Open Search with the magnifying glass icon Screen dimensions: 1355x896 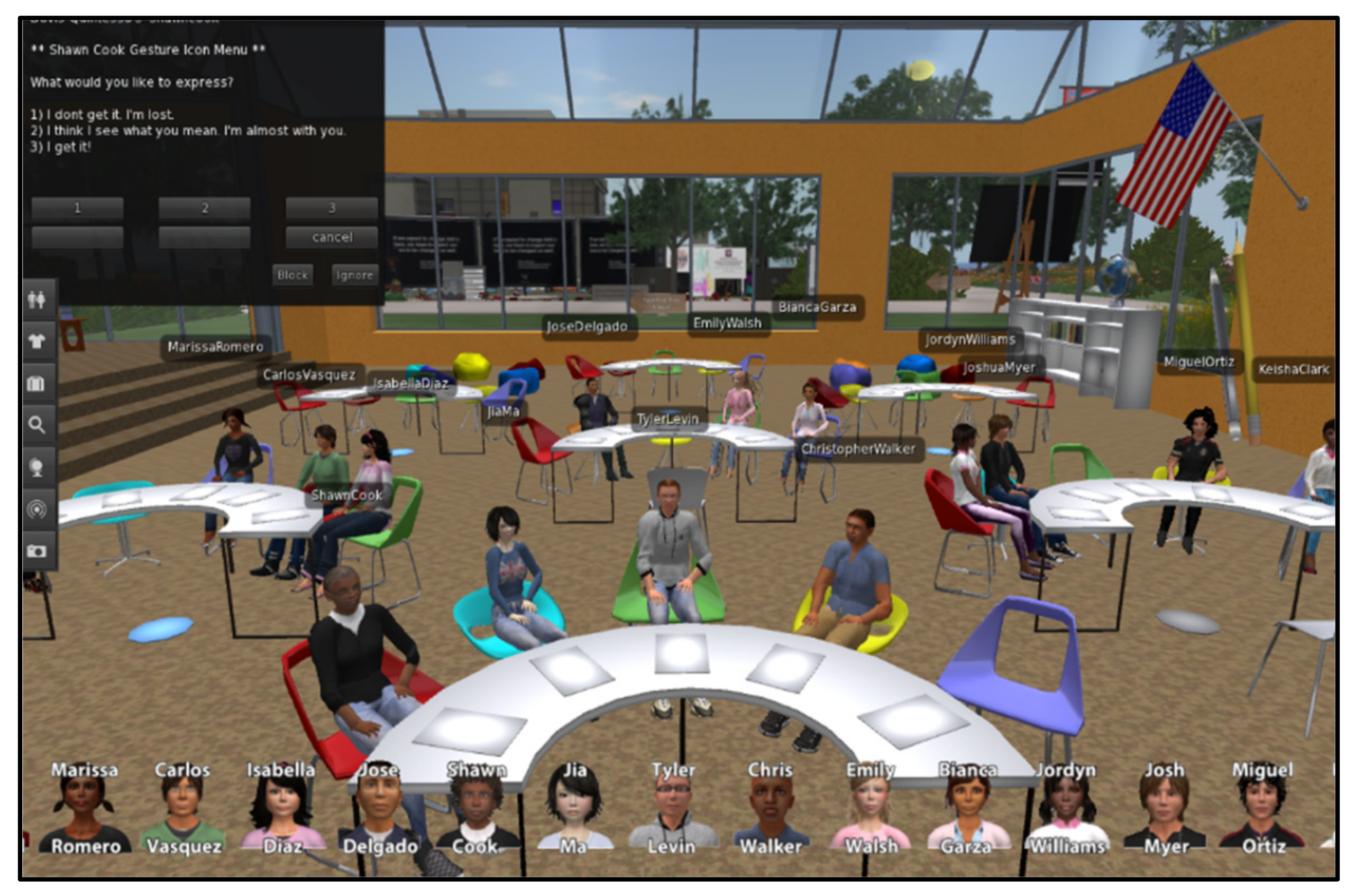[x=38, y=424]
